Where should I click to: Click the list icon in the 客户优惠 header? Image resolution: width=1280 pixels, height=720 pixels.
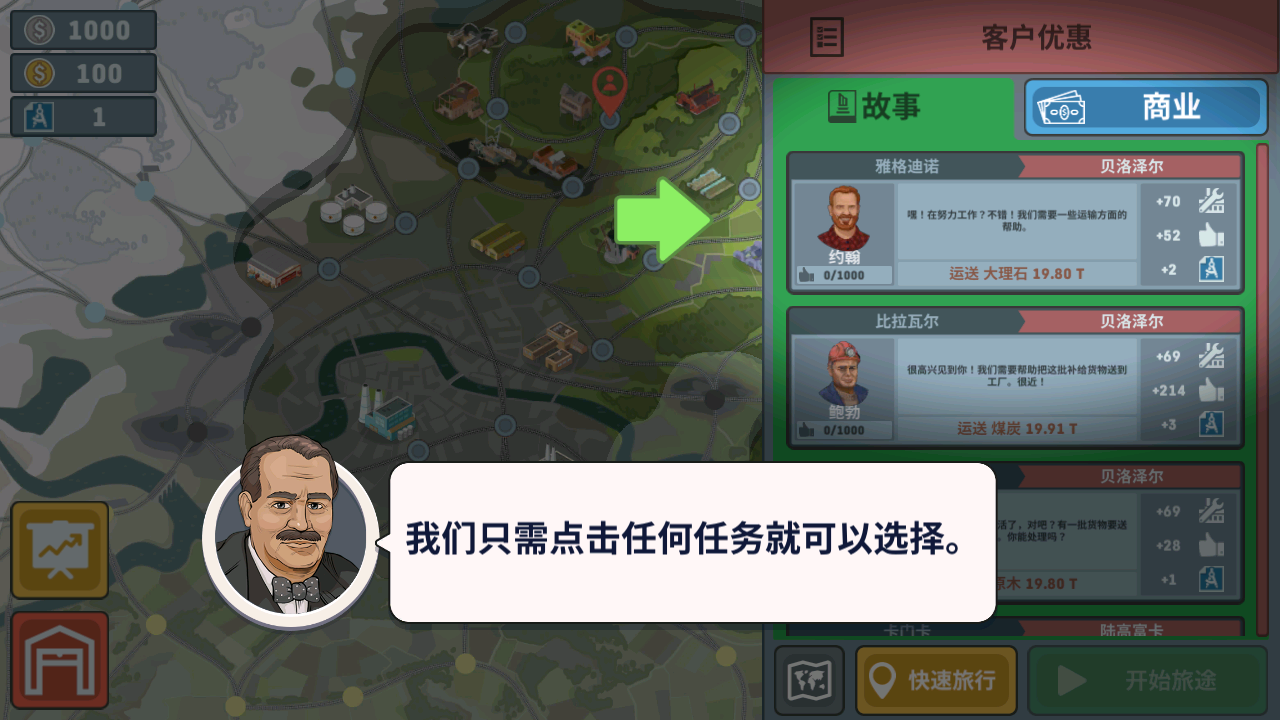pos(826,37)
